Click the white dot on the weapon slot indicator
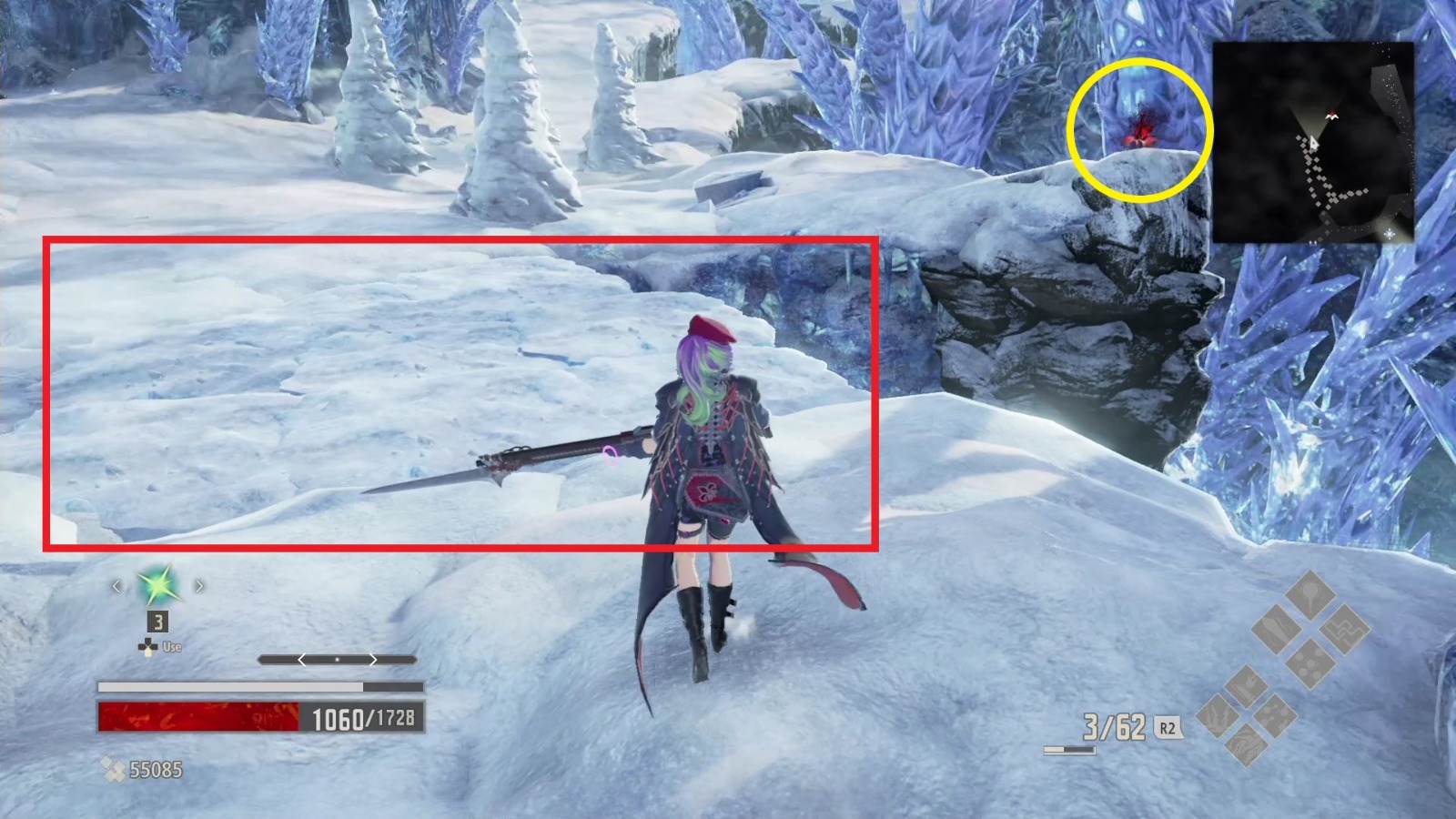This screenshot has width=1456, height=819. pos(338,659)
